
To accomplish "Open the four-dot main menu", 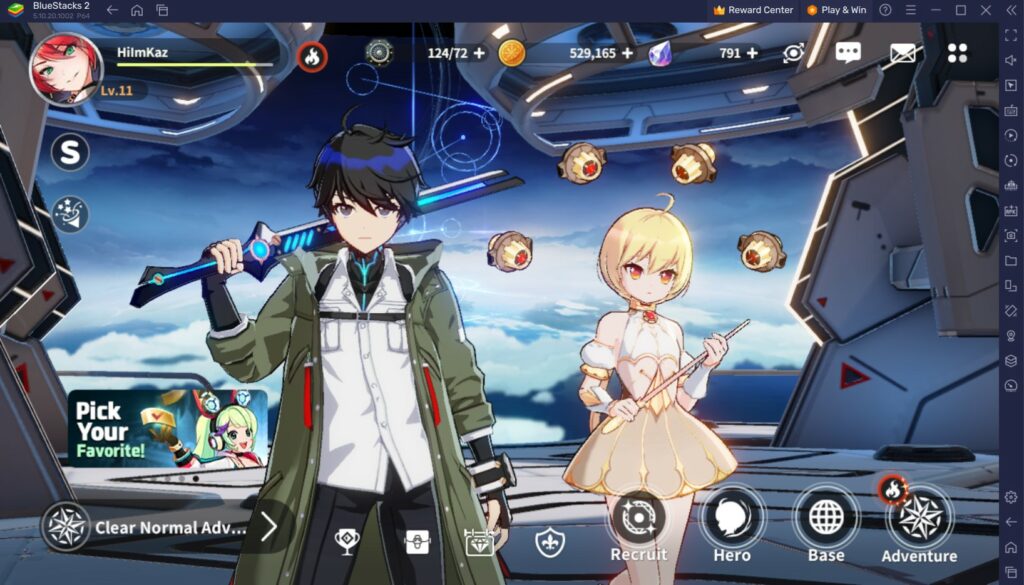I will click(x=957, y=53).
